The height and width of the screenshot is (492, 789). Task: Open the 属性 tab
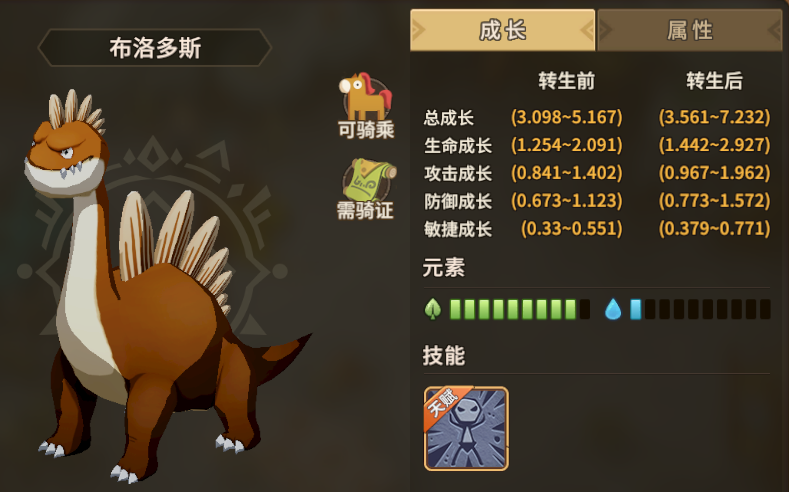click(690, 30)
